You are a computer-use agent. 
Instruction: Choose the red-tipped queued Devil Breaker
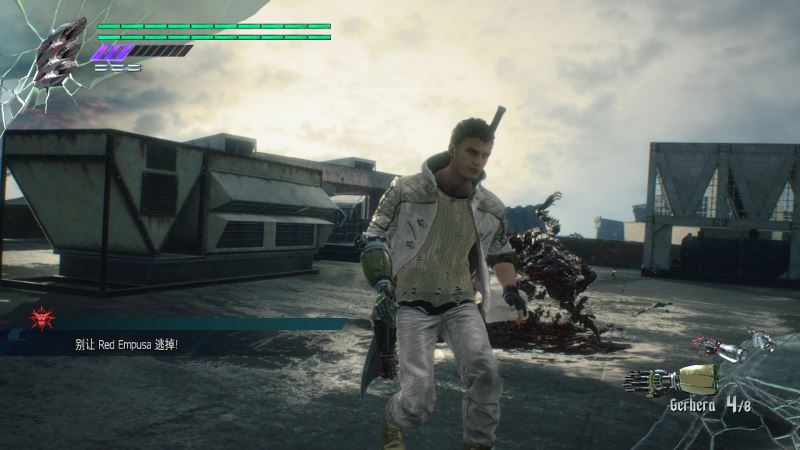coord(720,347)
